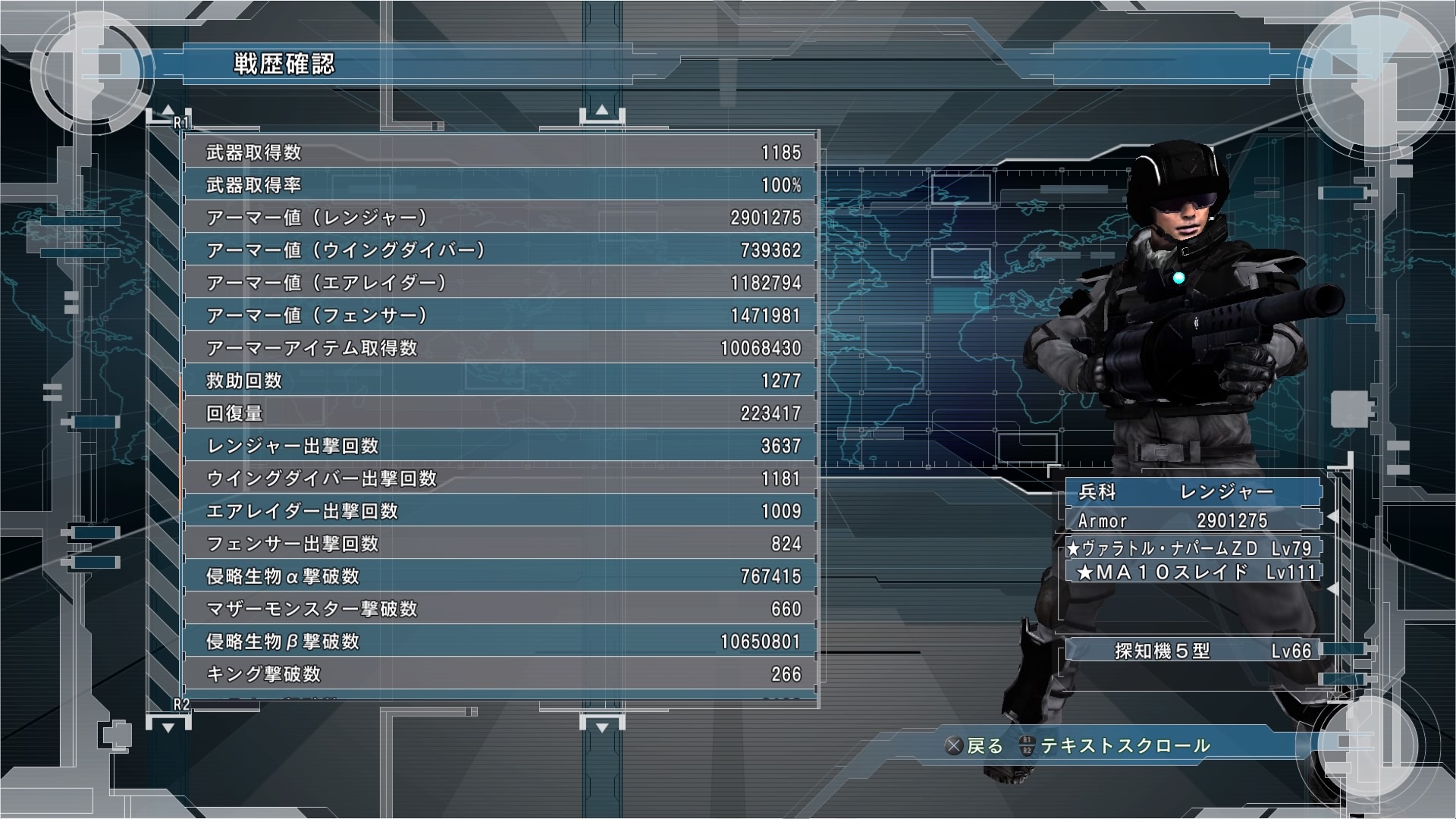
Task: Select the 戦歴確認 title banner
Action: [284, 64]
